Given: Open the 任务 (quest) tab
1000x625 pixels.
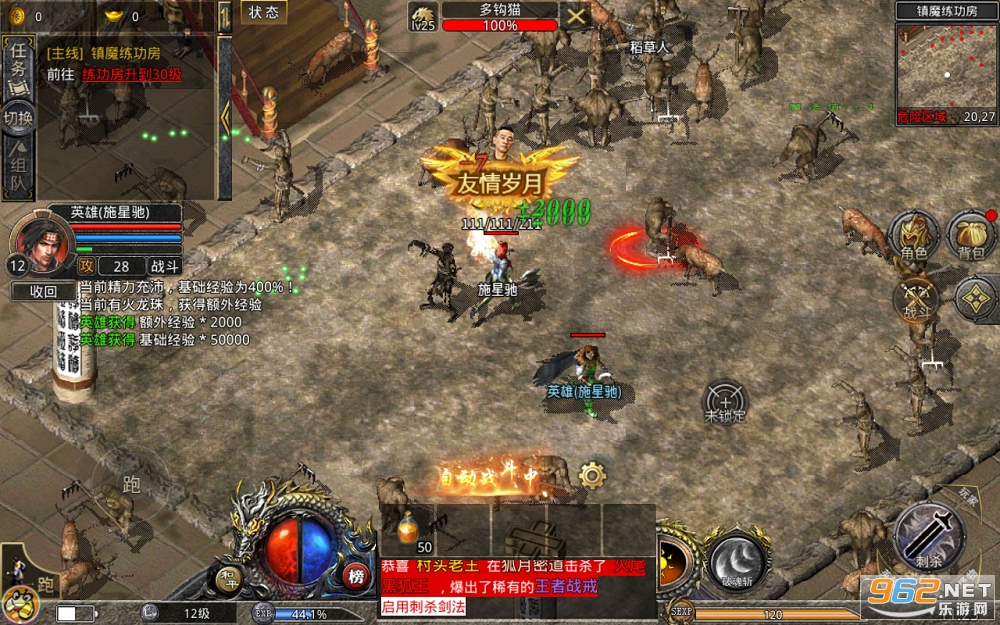Looking at the screenshot, I should [x=17, y=68].
